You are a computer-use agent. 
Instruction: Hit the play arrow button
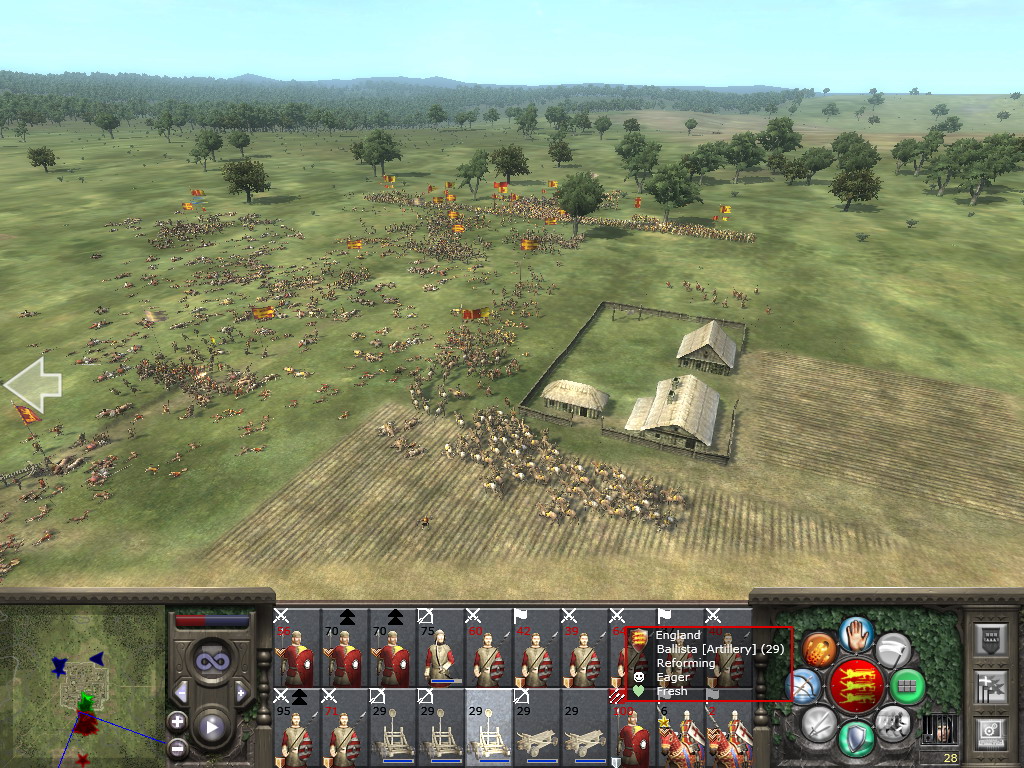tap(211, 727)
